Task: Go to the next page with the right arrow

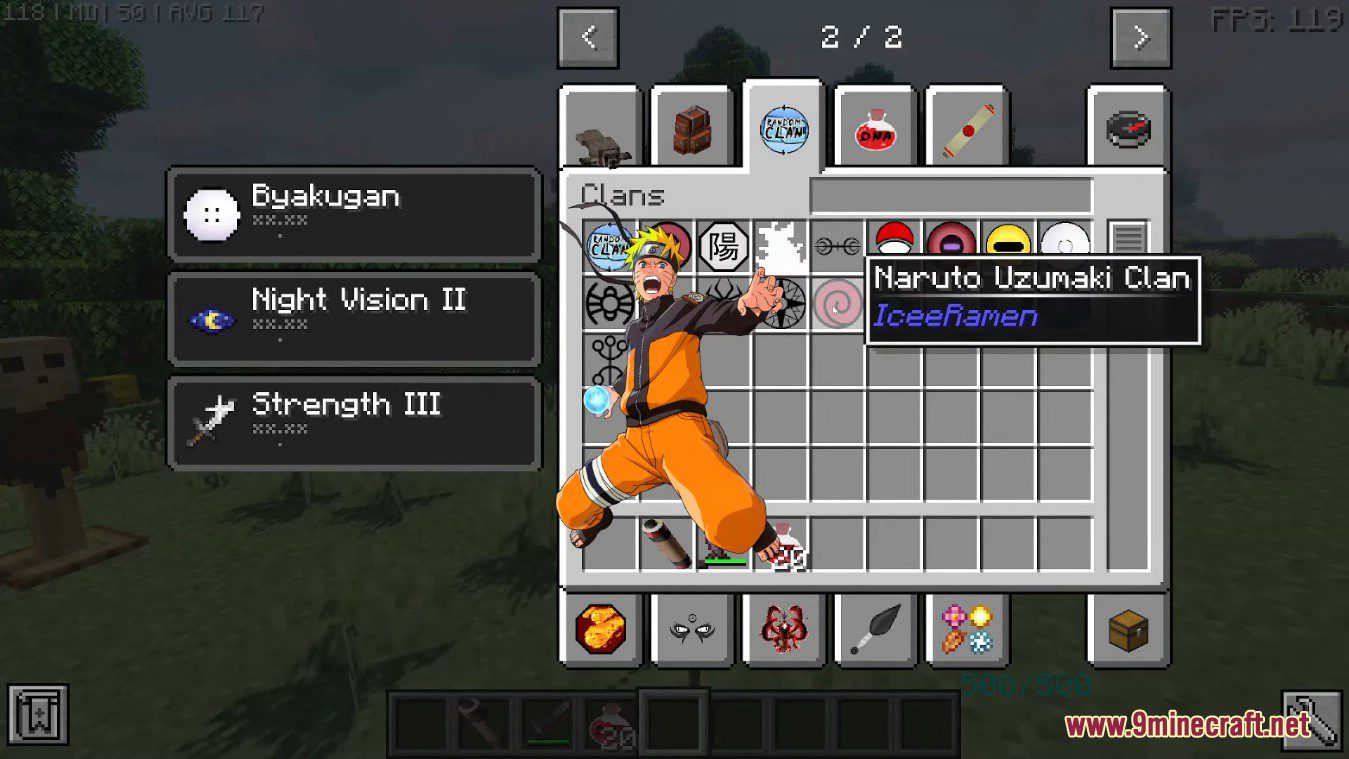Action: pyautogui.click(x=1140, y=37)
